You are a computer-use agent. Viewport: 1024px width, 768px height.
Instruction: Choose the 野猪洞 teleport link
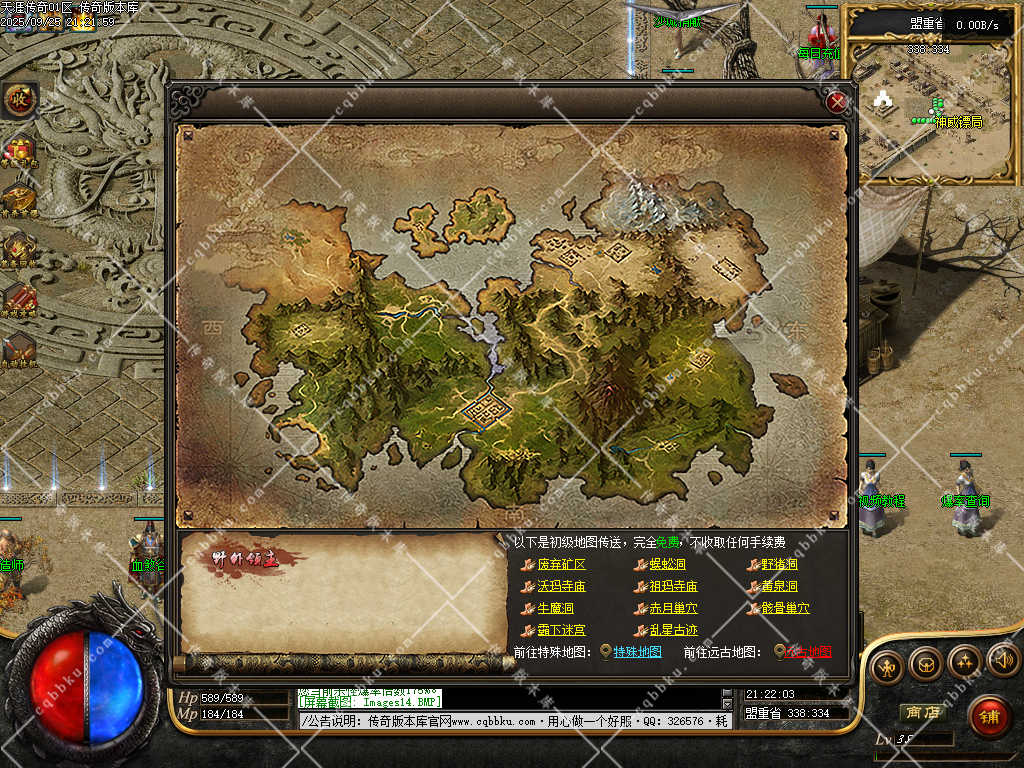(779, 565)
